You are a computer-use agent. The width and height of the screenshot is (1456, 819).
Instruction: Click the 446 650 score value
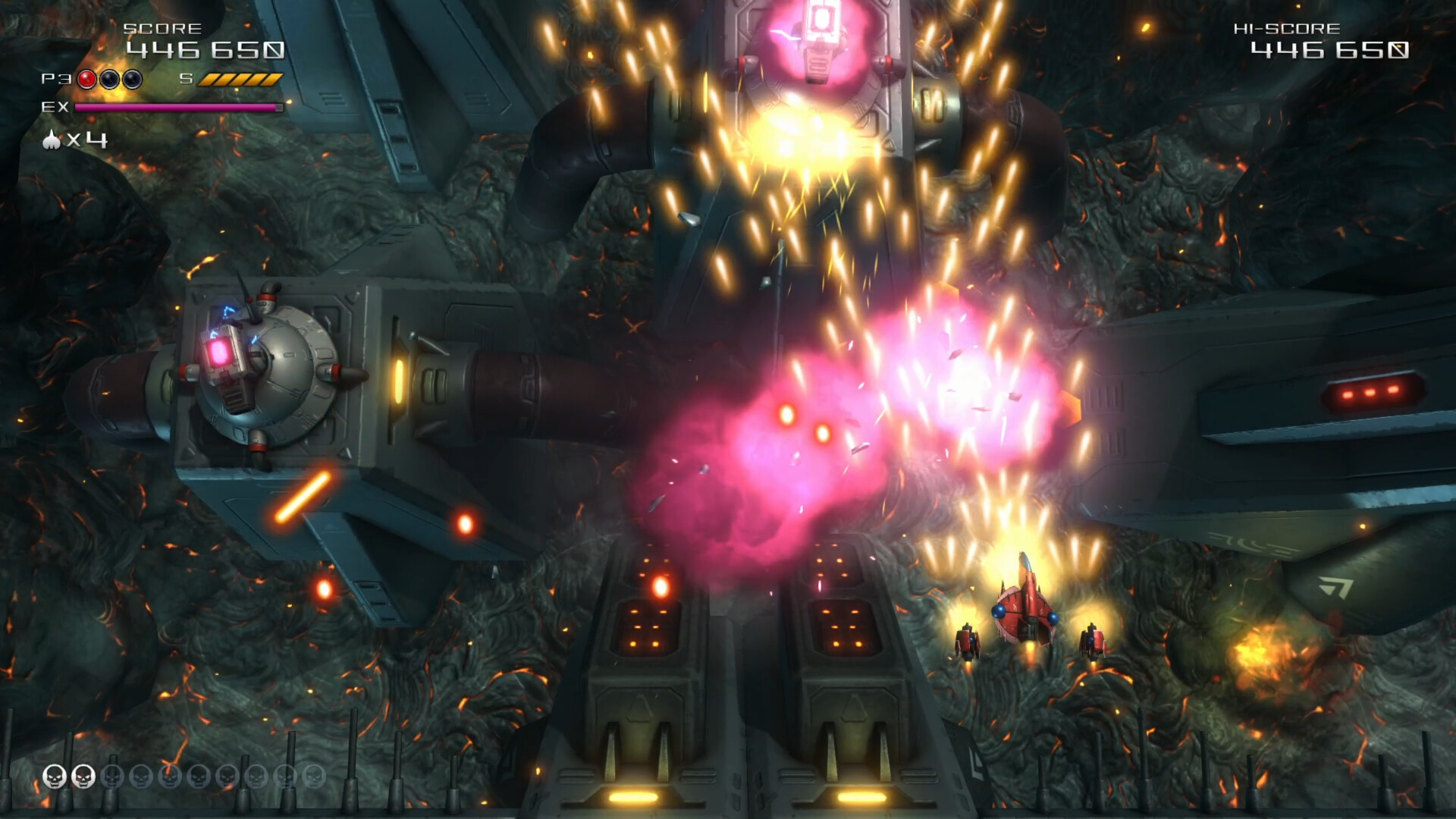pos(205,52)
